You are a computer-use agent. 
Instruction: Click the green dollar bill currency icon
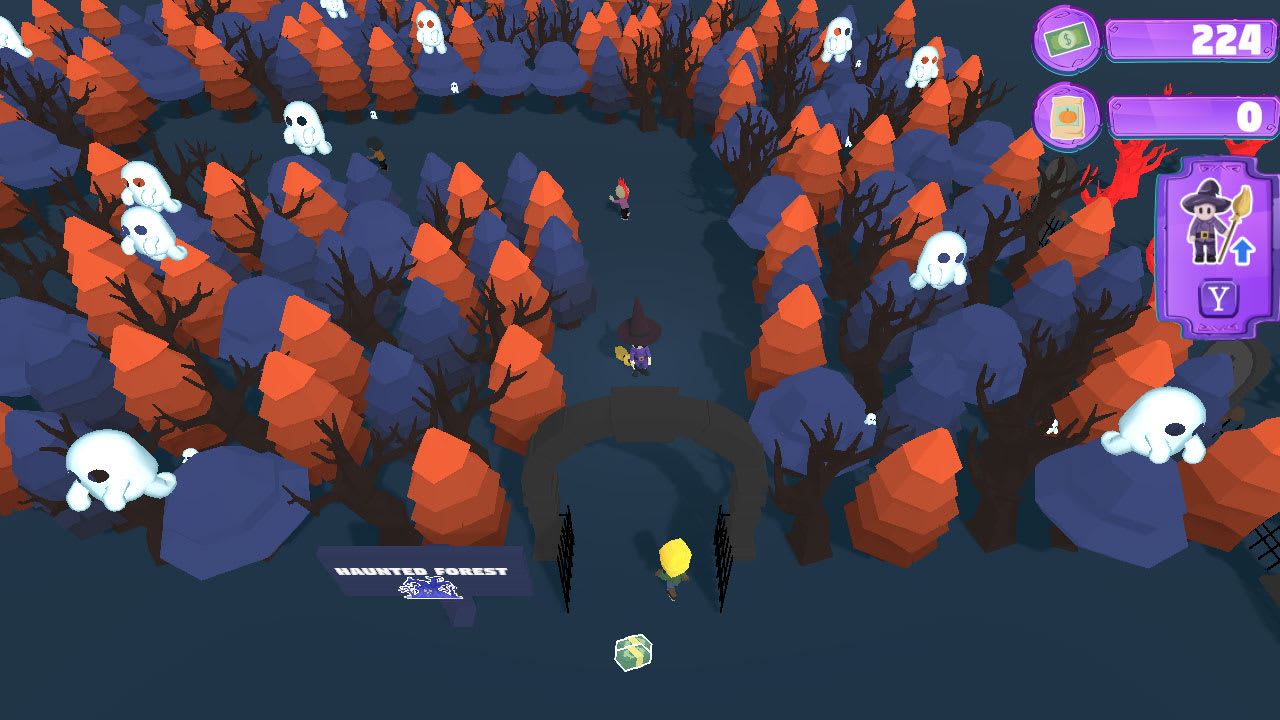1067,40
